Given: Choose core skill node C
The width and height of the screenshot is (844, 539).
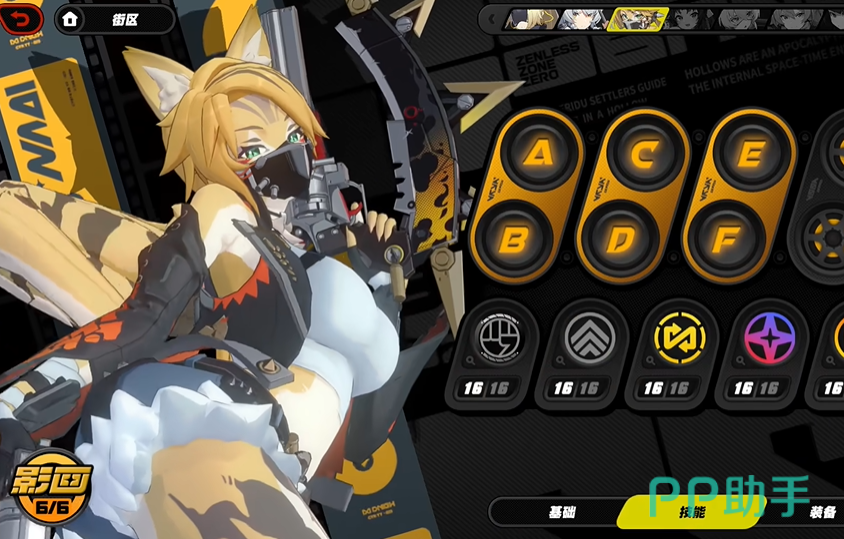Looking at the screenshot, I should click(645, 153).
